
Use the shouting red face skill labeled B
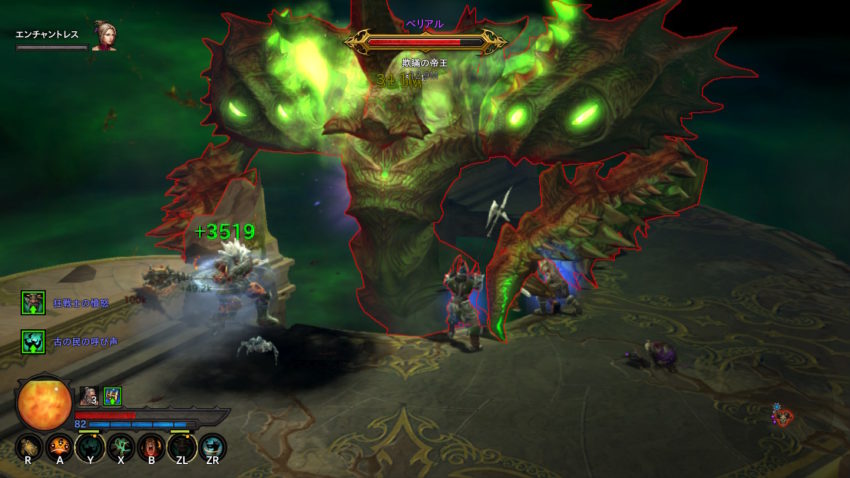[151, 446]
